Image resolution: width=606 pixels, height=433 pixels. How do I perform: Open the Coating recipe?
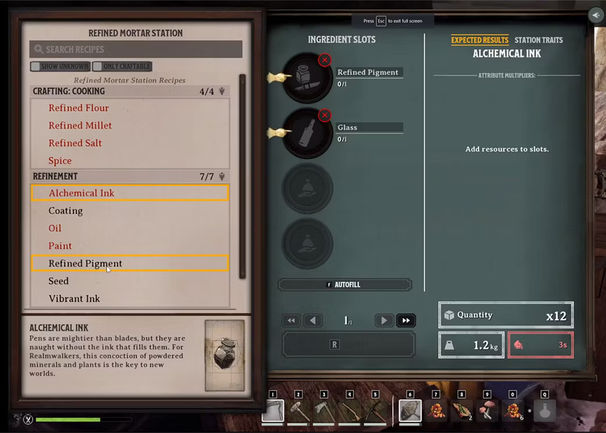[65, 211]
